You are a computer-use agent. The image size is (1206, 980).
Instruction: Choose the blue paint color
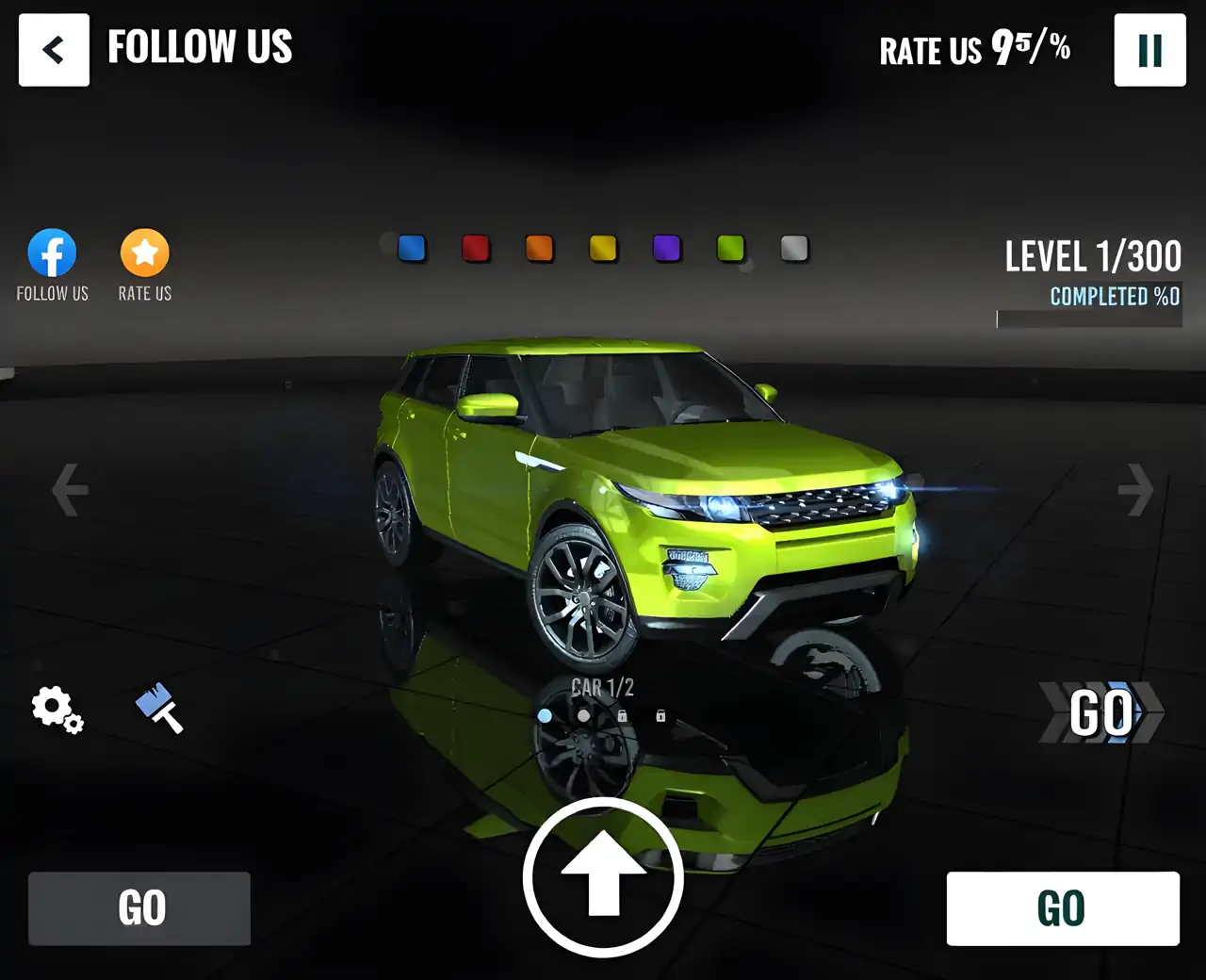click(x=412, y=248)
